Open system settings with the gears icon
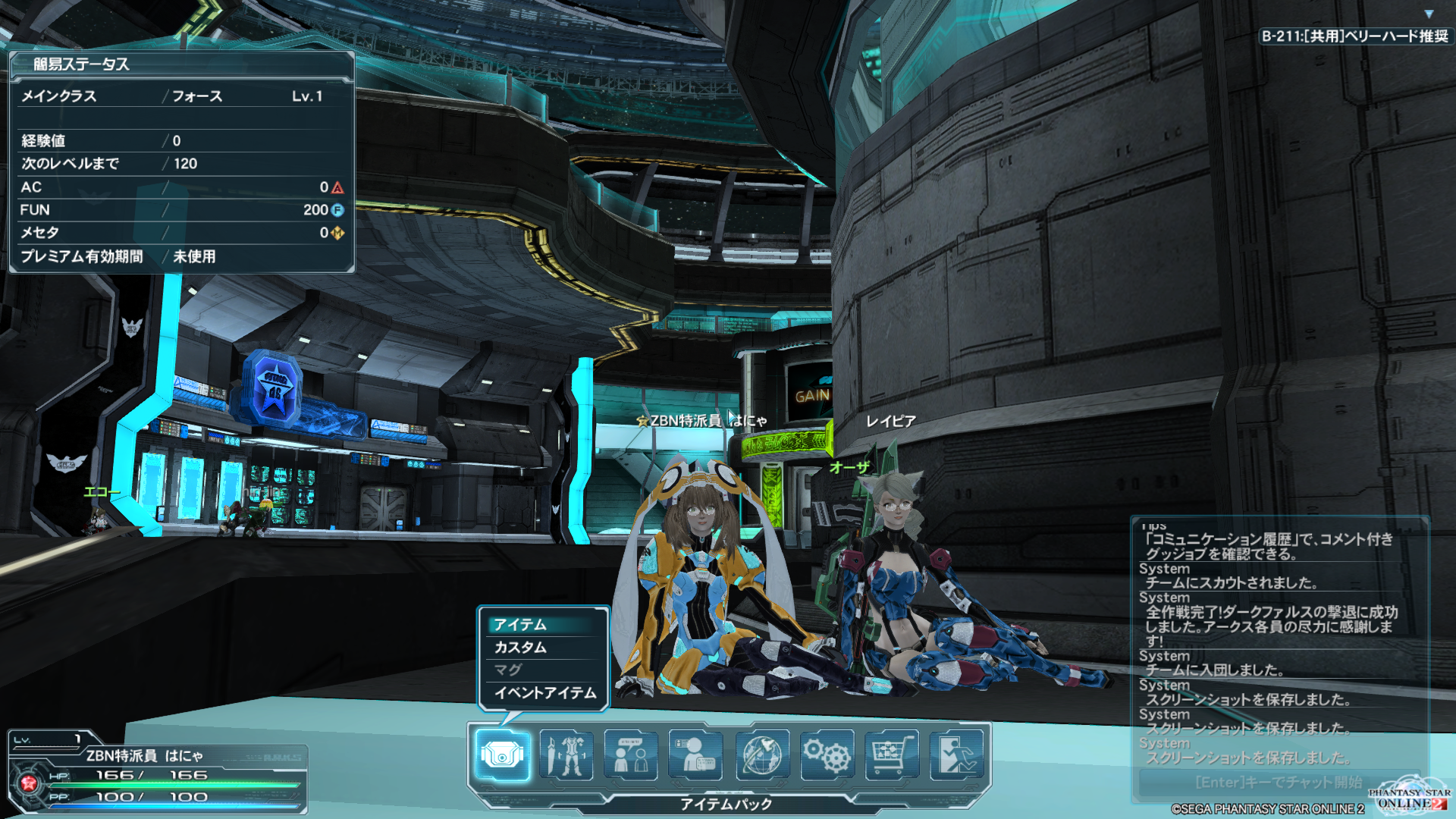Screen dimensions: 1456x819 (x=827, y=754)
